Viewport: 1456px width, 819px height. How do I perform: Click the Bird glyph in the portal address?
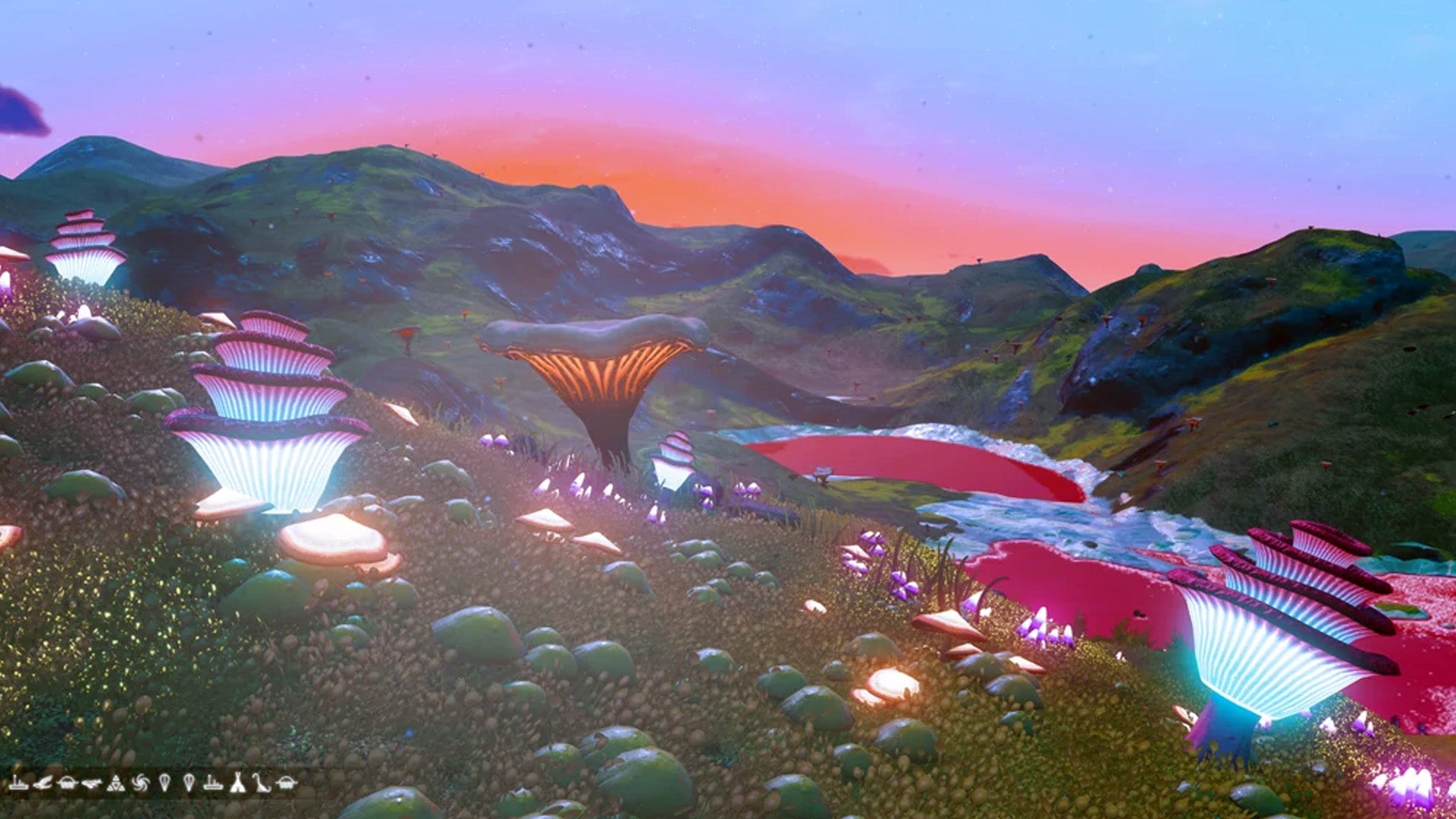click(x=42, y=783)
